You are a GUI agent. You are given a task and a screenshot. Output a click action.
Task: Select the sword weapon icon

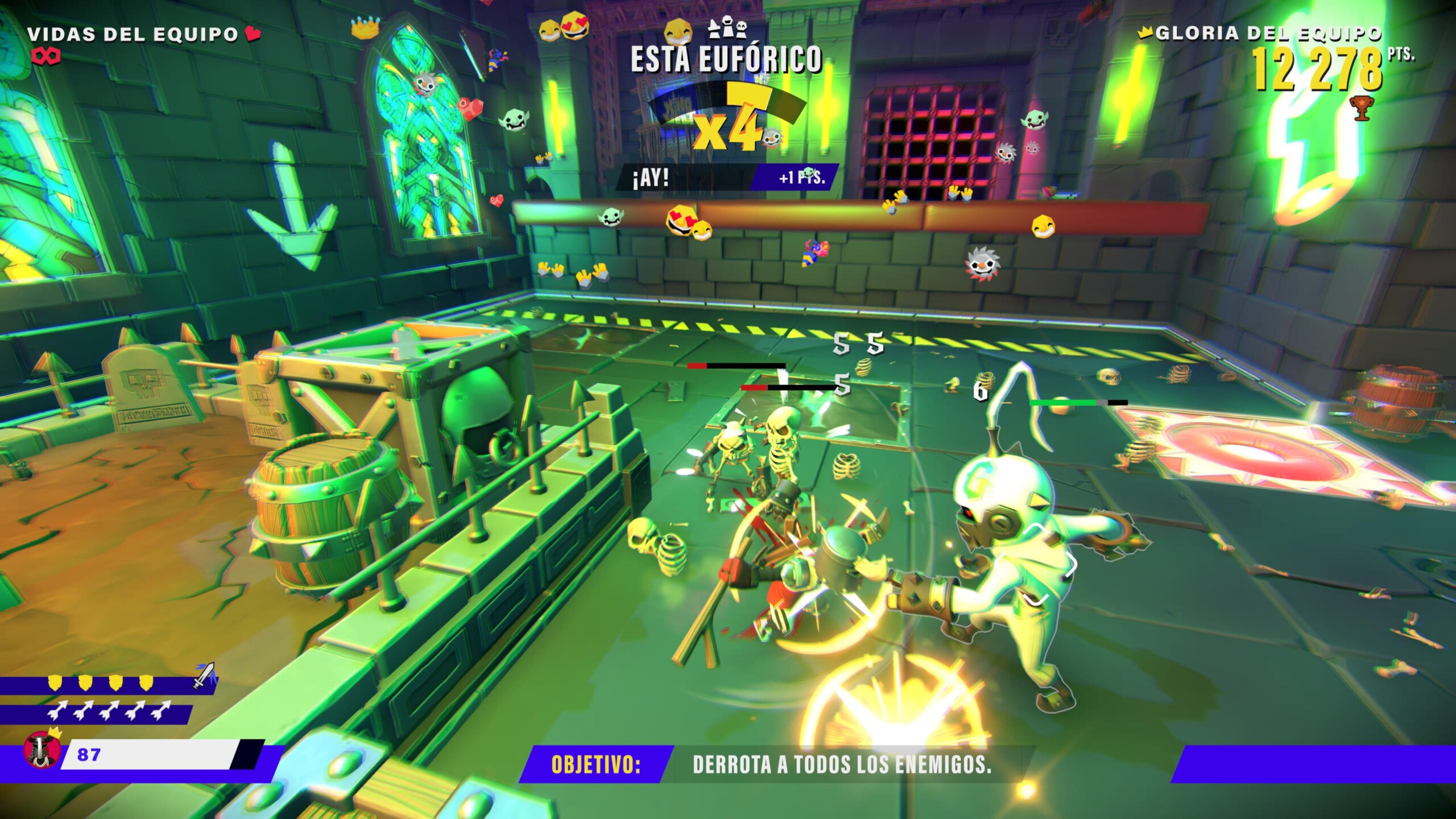[204, 675]
